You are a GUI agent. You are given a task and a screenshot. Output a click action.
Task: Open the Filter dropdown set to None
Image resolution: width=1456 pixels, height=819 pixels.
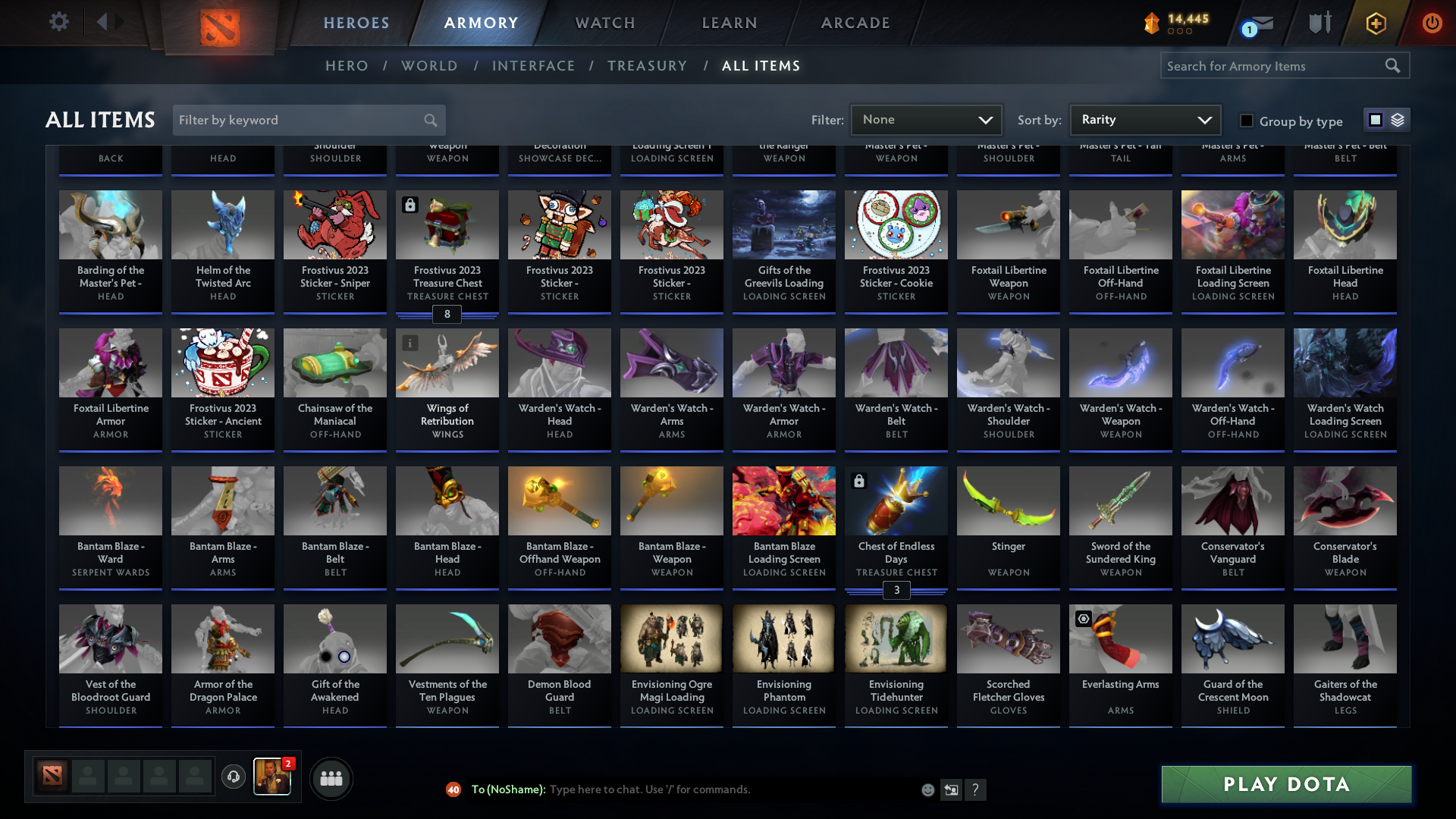pos(926,119)
